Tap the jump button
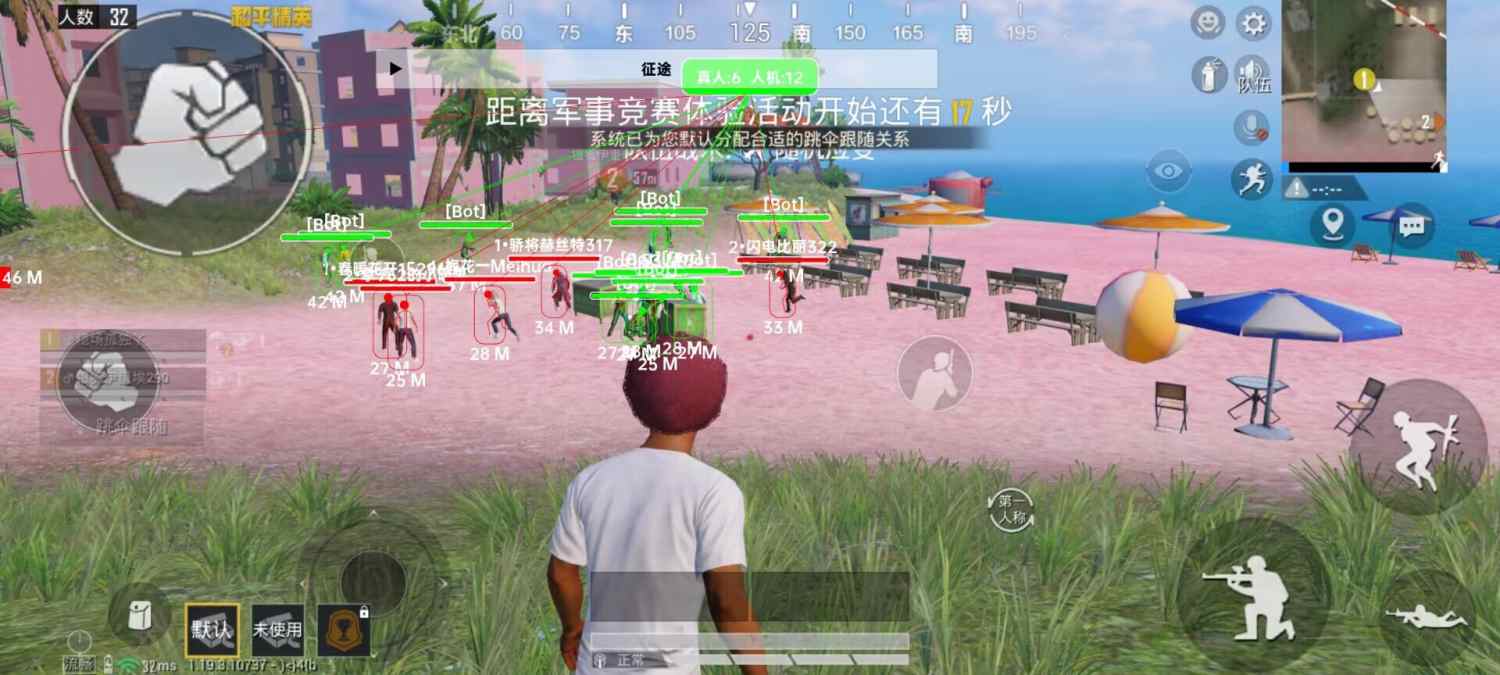 point(1417,446)
